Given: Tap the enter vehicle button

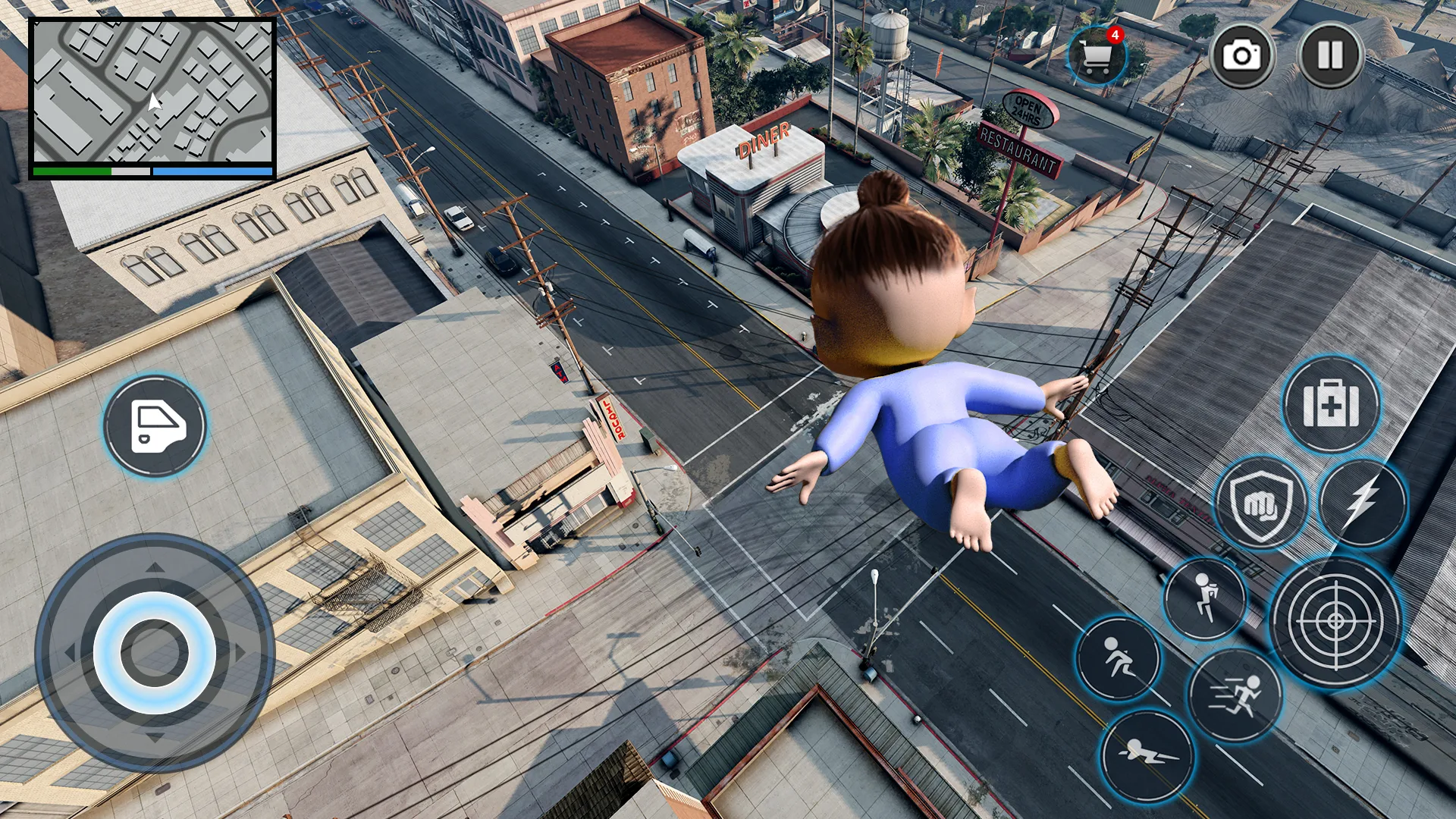Looking at the screenshot, I should pyautogui.click(x=154, y=427).
